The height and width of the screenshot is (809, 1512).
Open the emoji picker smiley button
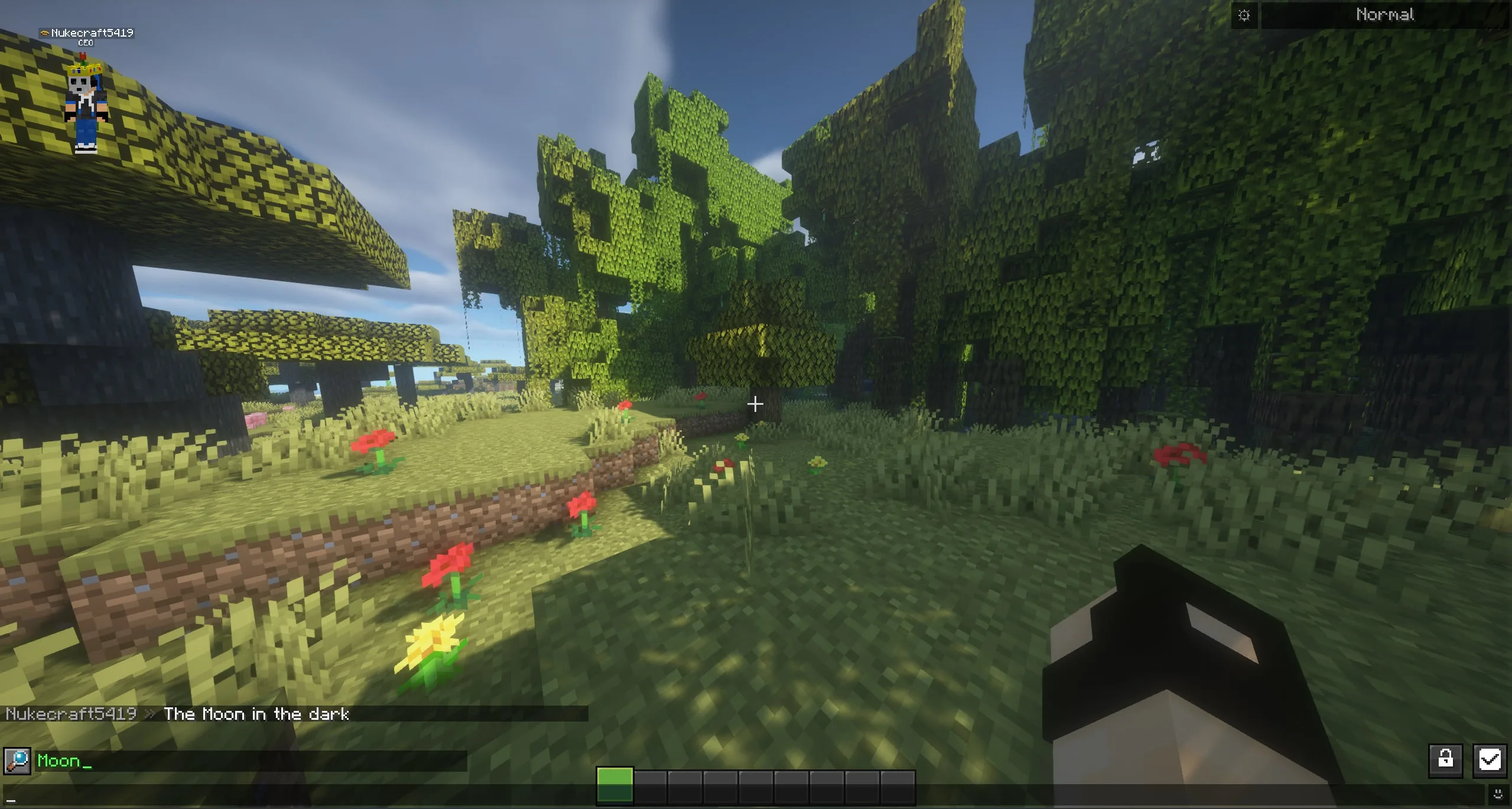pyautogui.click(x=1498, y=794)
